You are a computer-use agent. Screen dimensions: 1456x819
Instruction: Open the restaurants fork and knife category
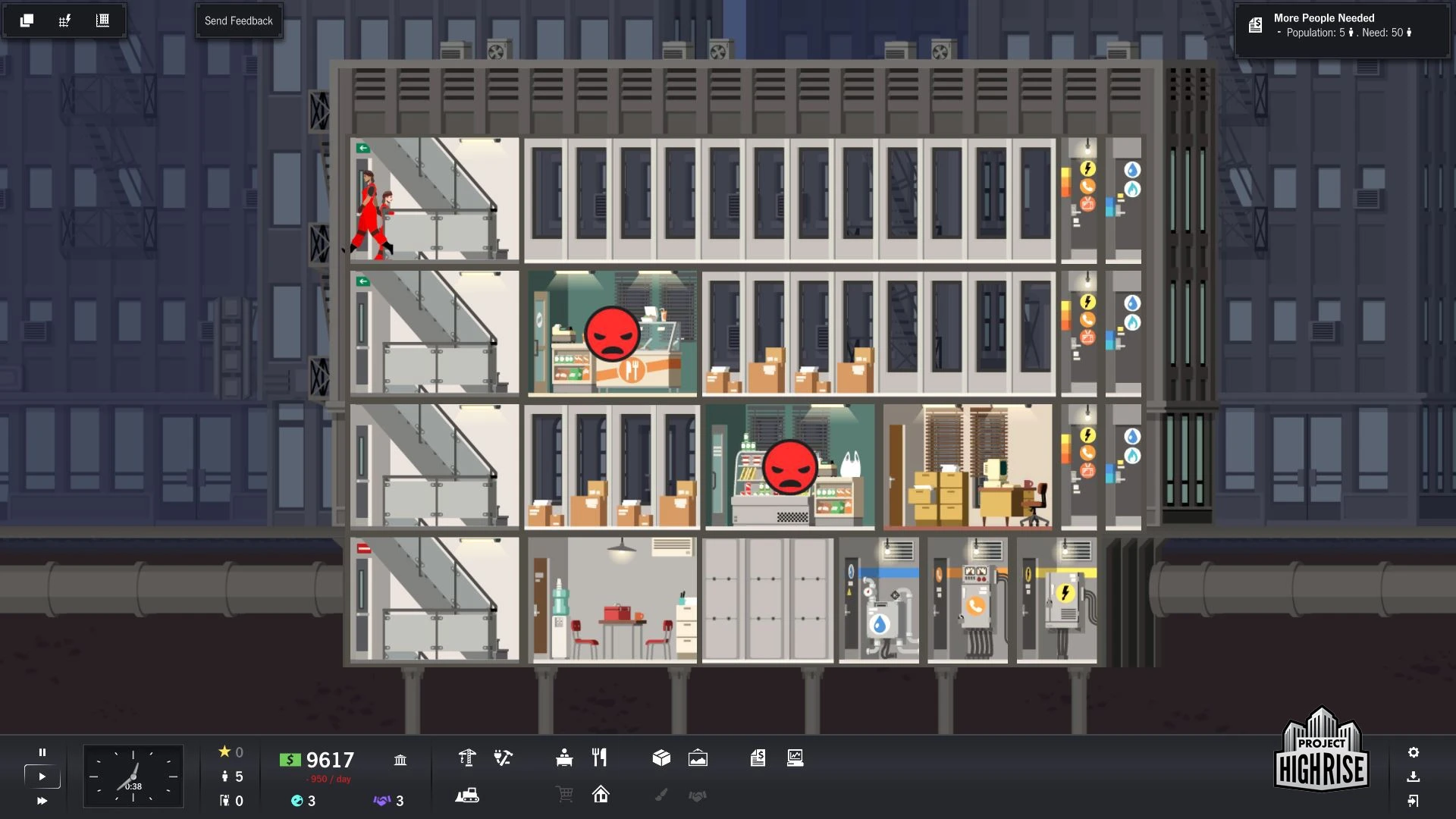pyautogui.click(x=600, y=758)
